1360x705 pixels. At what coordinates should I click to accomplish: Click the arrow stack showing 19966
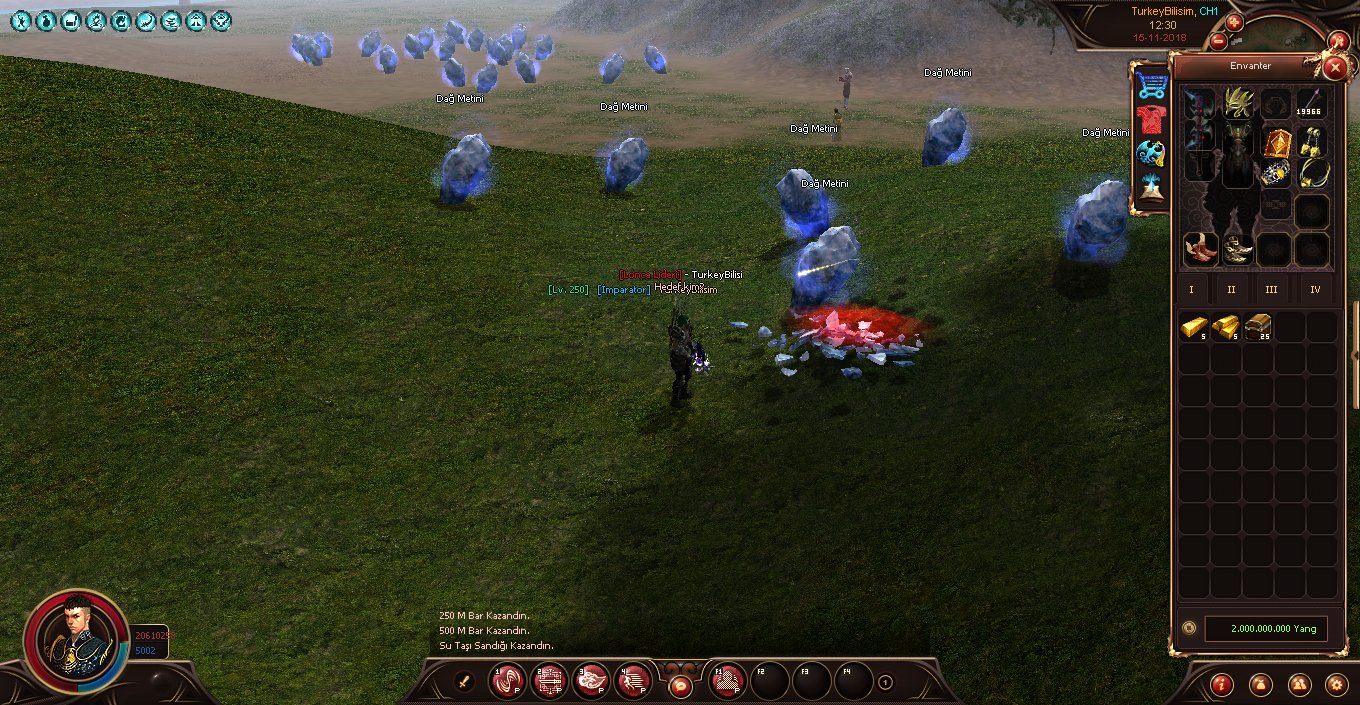tap(1311, 105)
